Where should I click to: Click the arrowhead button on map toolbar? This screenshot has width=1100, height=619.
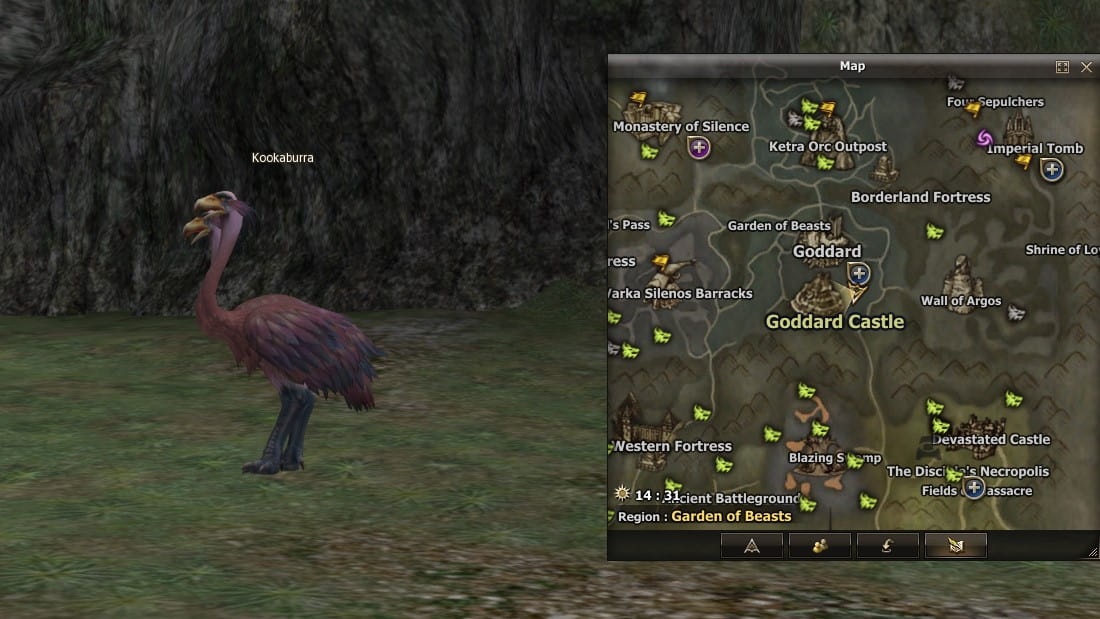[751, 545]
